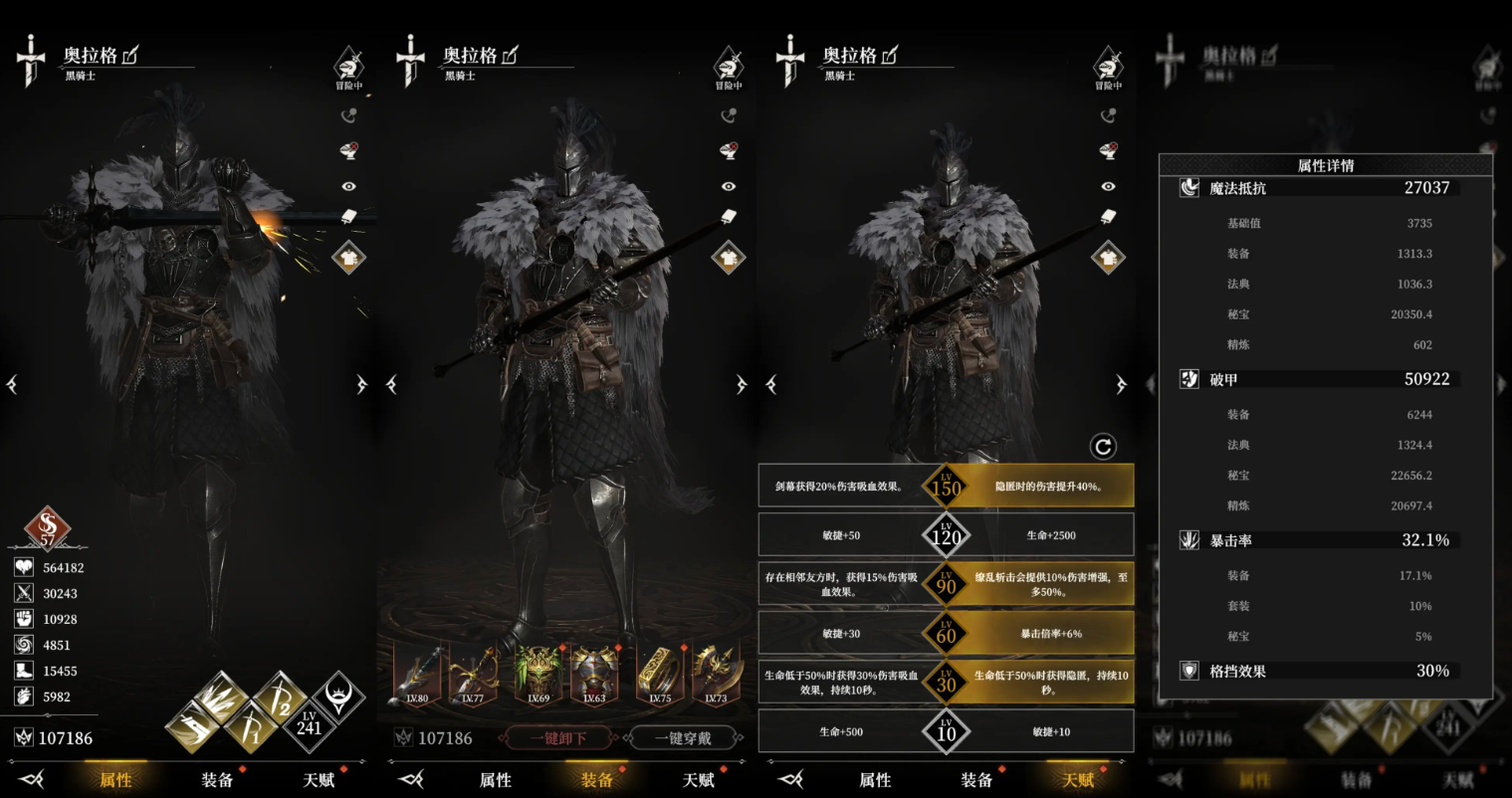Toggle the eye icon to hide interface

coord(349,185)
